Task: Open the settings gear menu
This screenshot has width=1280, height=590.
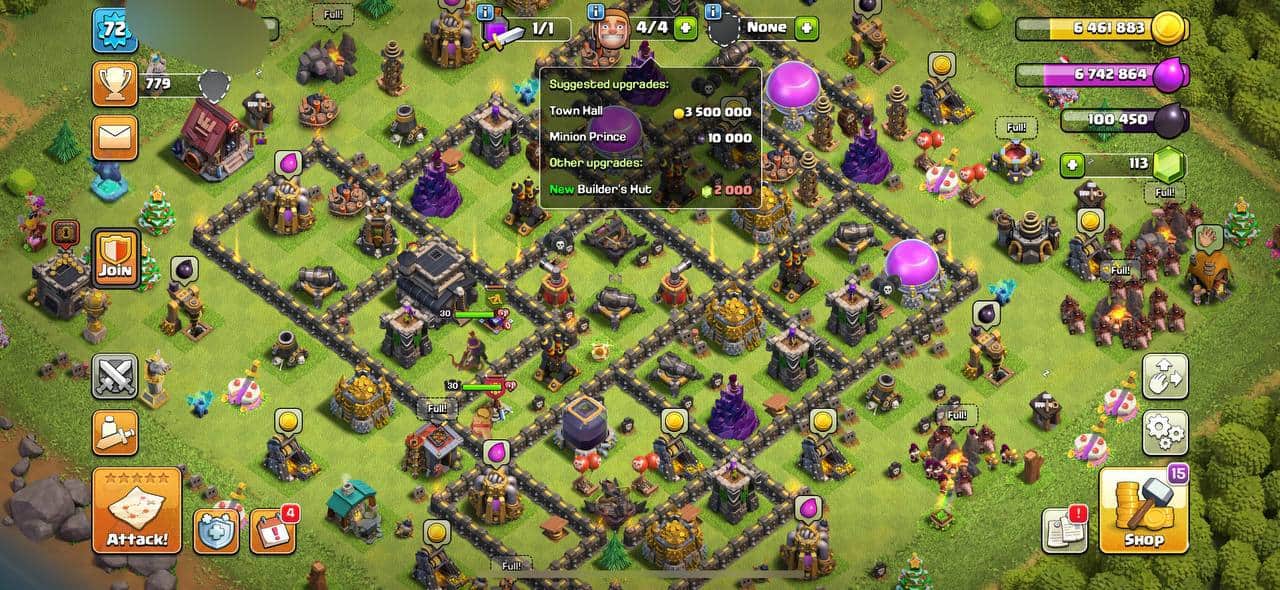Action: coord(1165,432)
